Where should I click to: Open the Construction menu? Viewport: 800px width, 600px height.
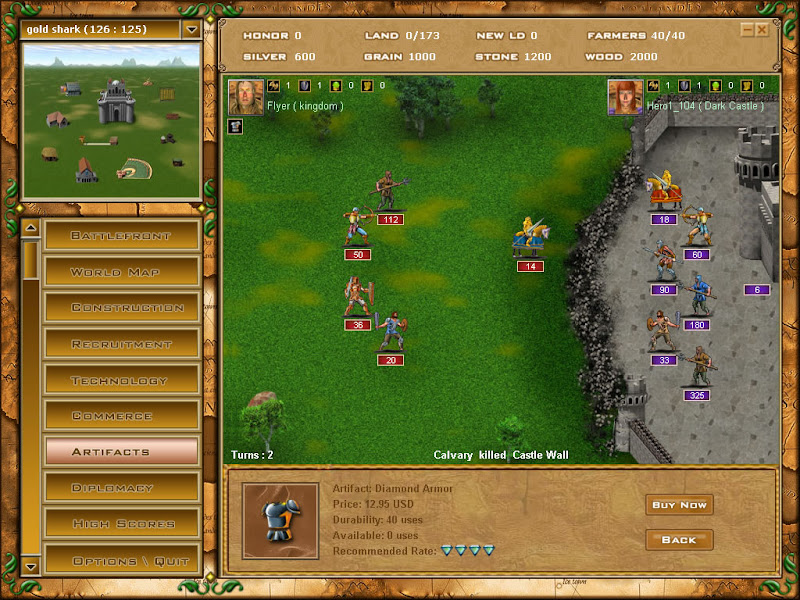[121, 308]
